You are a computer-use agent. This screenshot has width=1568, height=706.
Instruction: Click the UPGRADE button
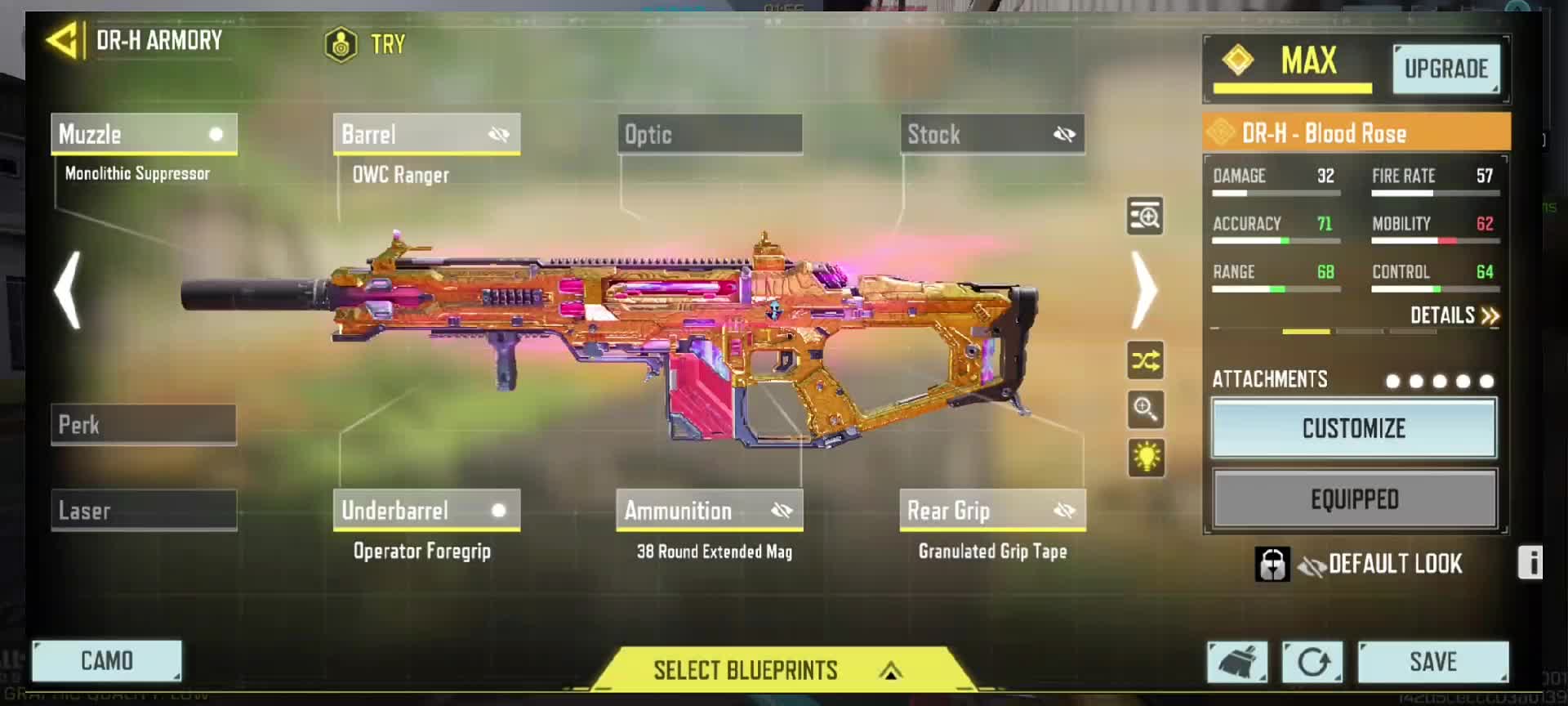[x=1445, y=69]
